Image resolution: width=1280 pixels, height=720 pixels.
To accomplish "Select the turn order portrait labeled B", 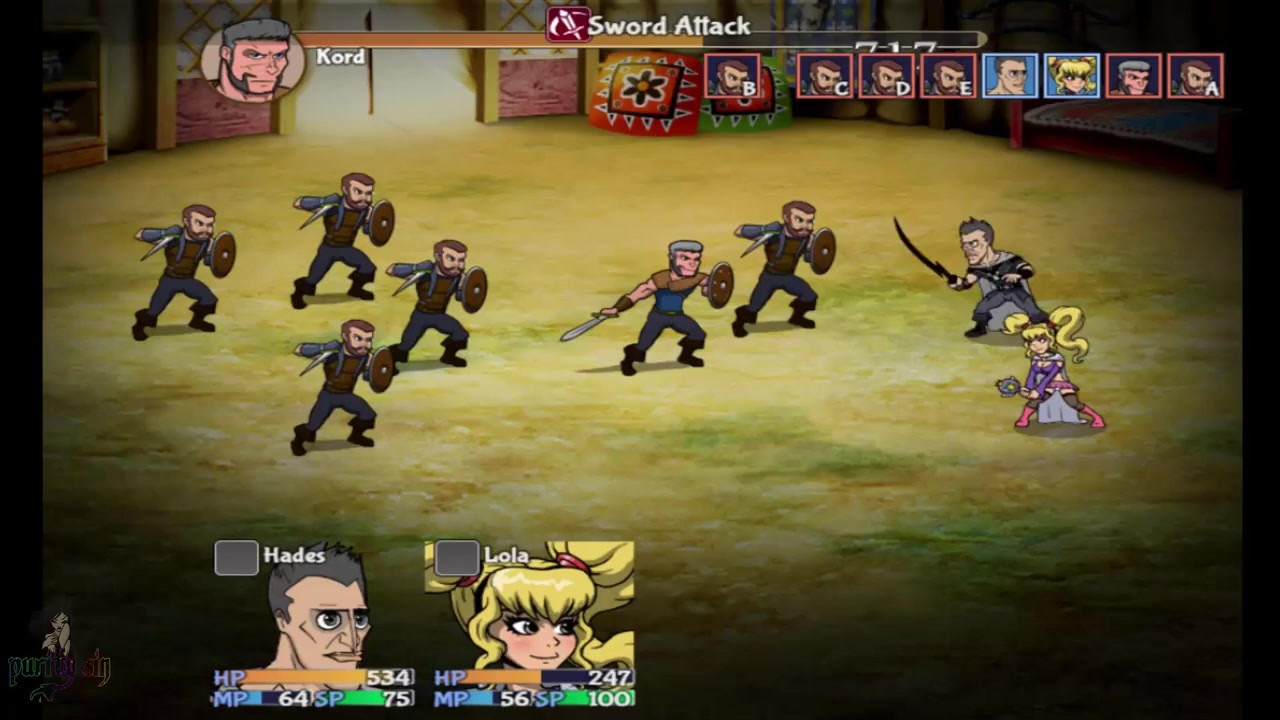I will [732, 76].
